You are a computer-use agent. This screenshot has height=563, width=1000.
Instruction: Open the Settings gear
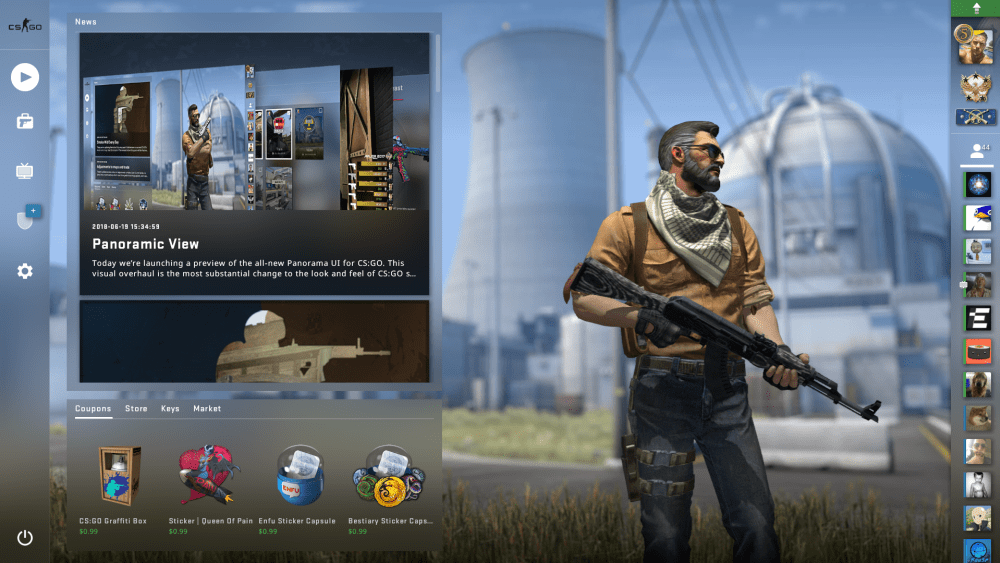(25, 271)
